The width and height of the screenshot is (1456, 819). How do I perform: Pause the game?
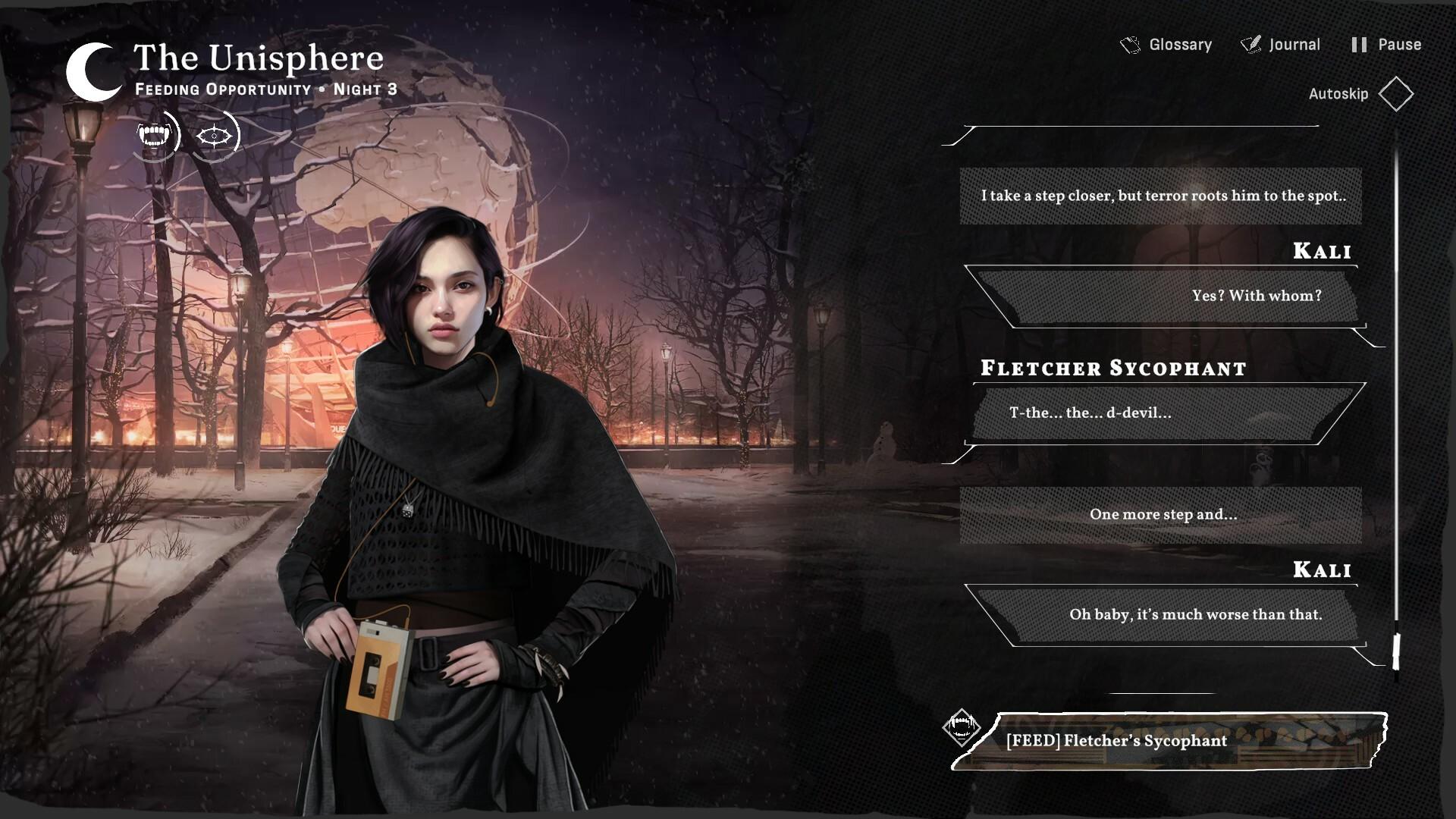click(1399, 44)
